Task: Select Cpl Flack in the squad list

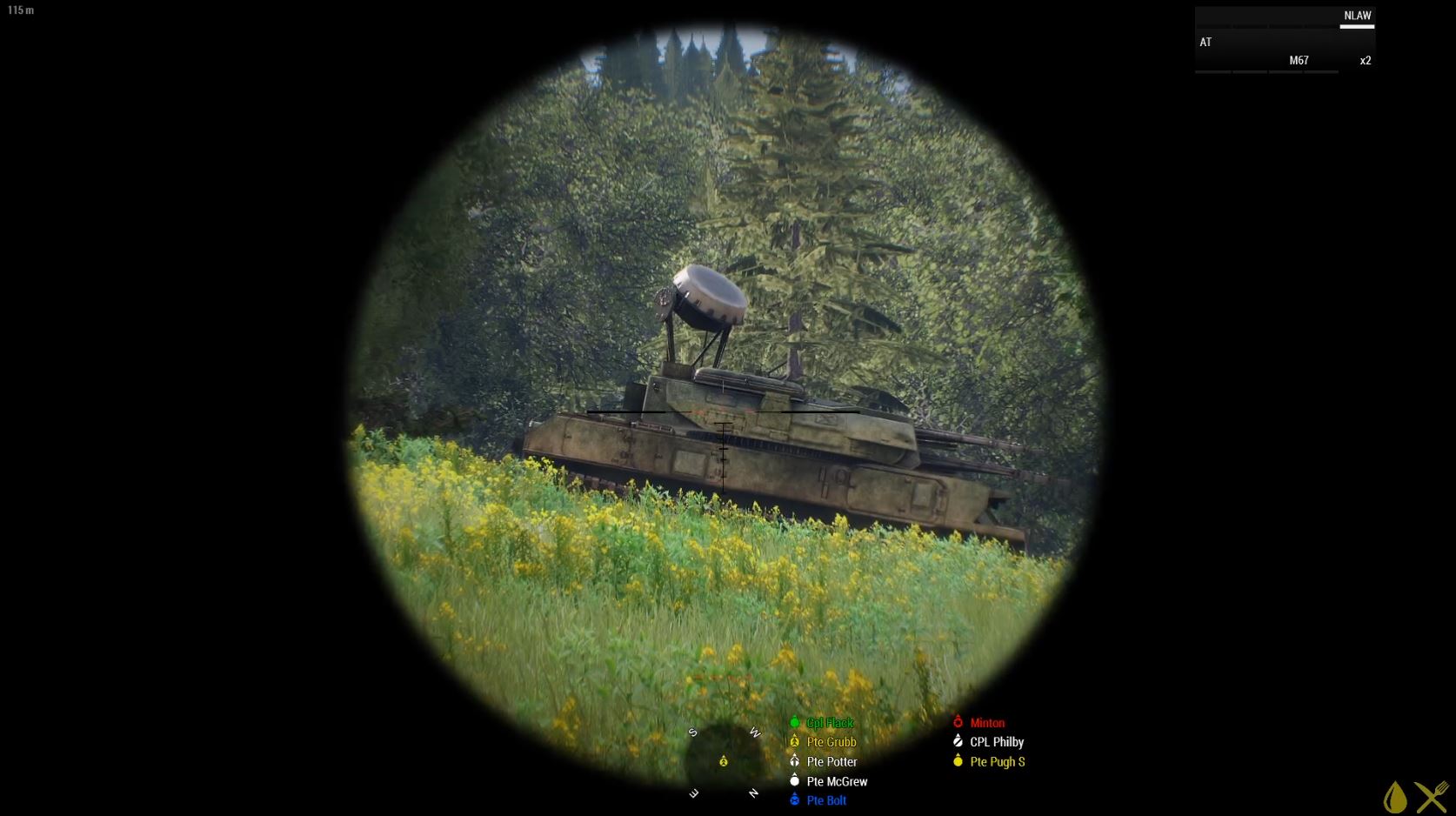Action: pyautogui.click(x=829, y=723)
